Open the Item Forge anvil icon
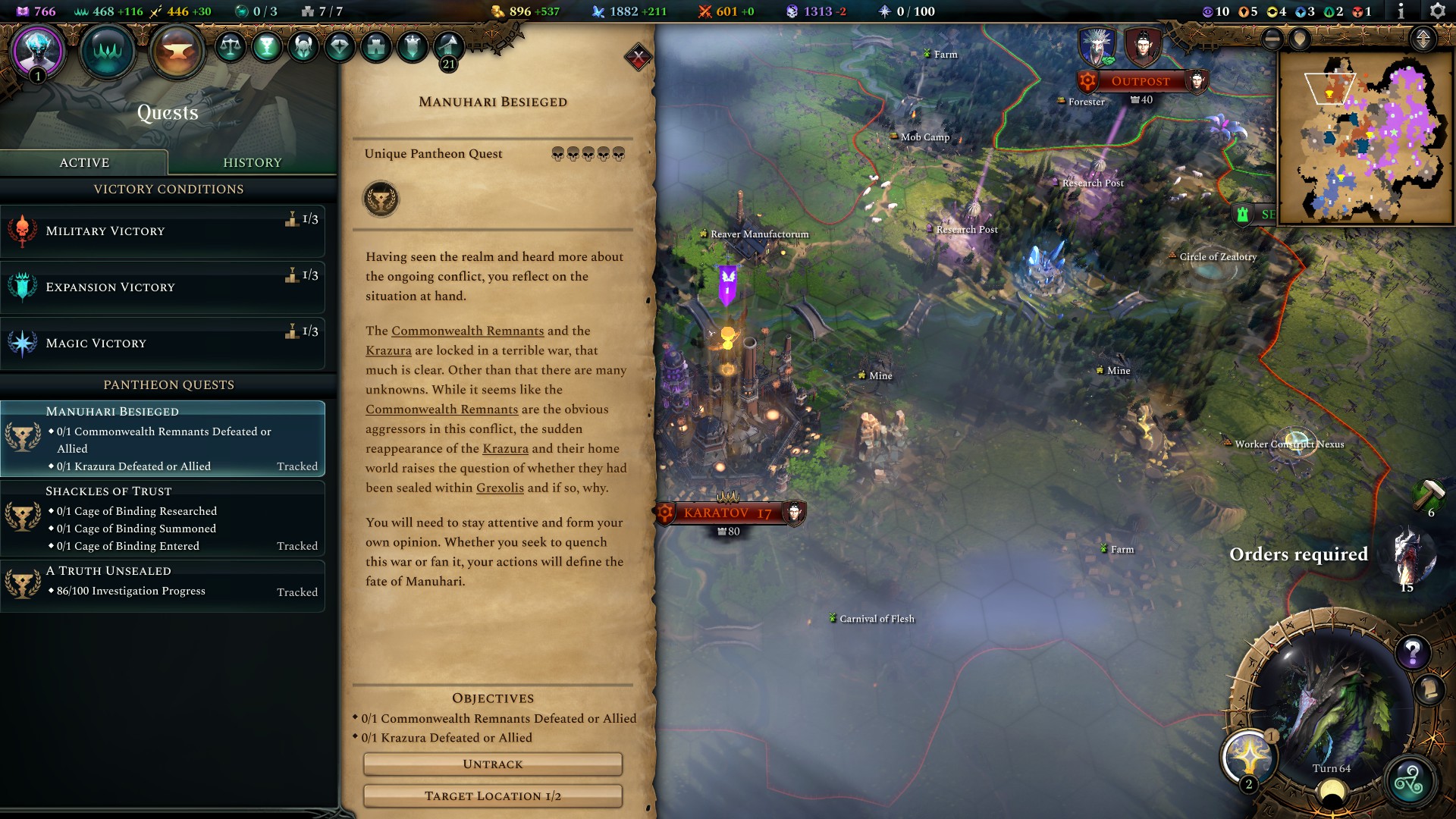Screen dimensions: 1456x819 pos(176,51)
